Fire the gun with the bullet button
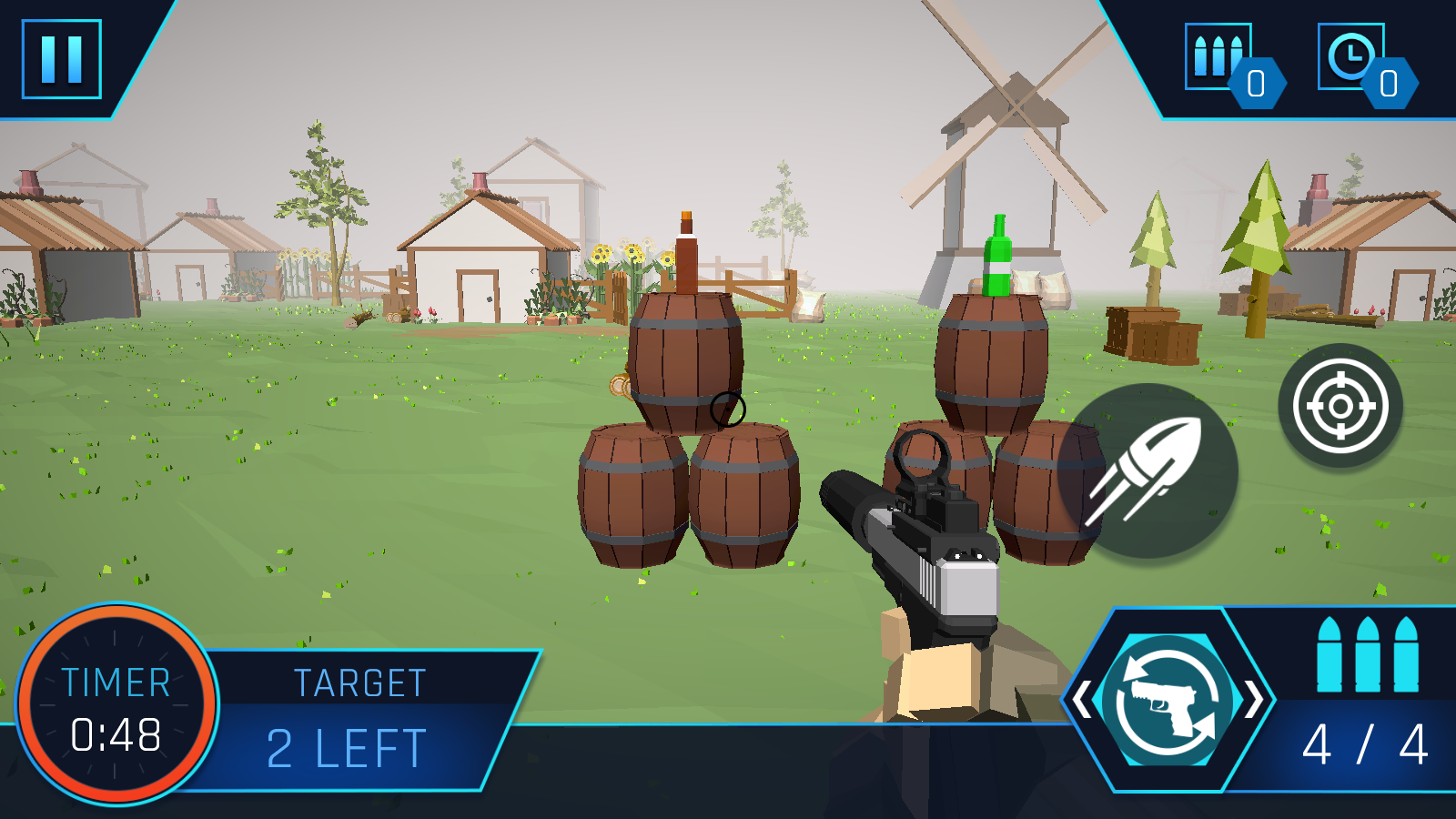The height and width of the screenshot is (819, 1456). 1147,470
